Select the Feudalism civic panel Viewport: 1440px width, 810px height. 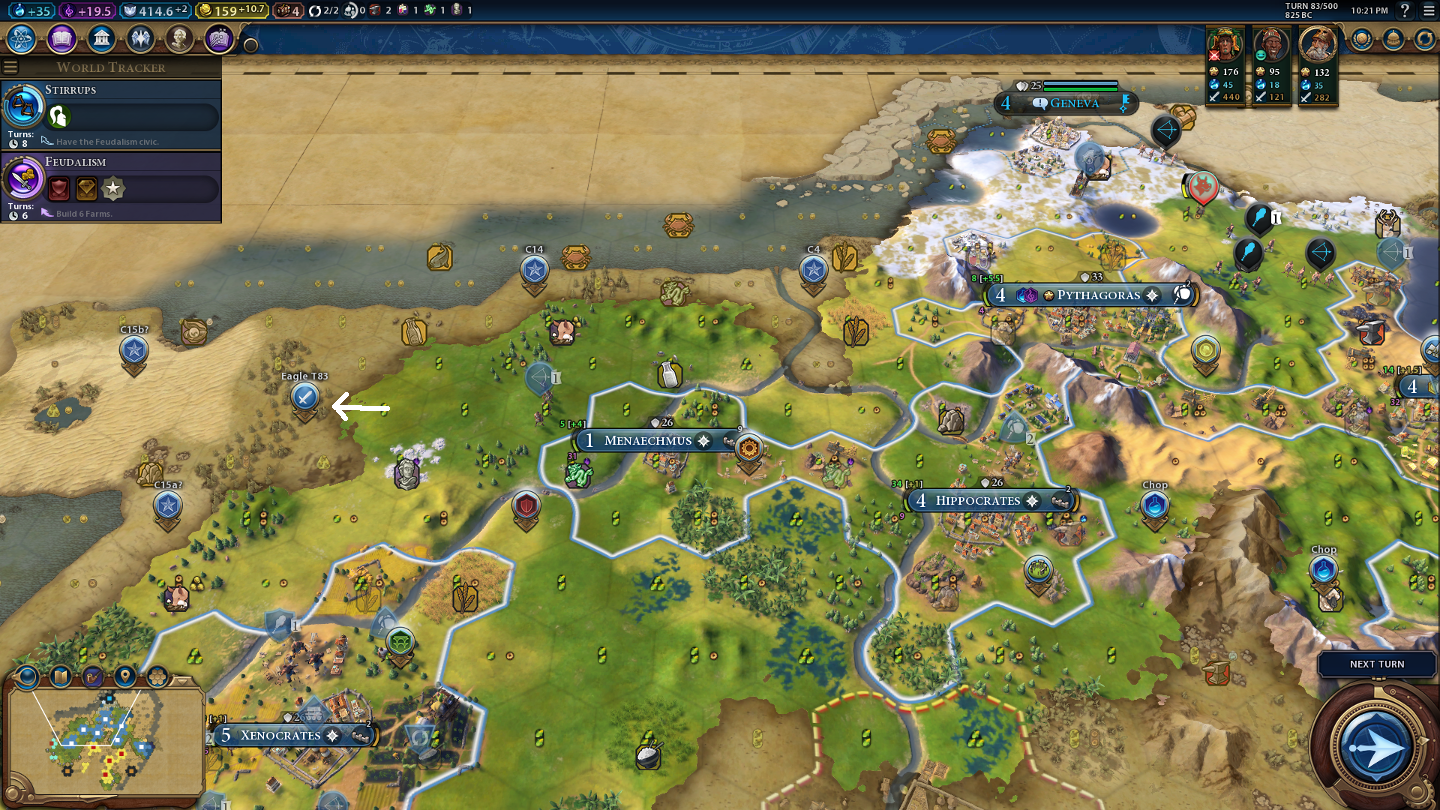tap(110, 186)
